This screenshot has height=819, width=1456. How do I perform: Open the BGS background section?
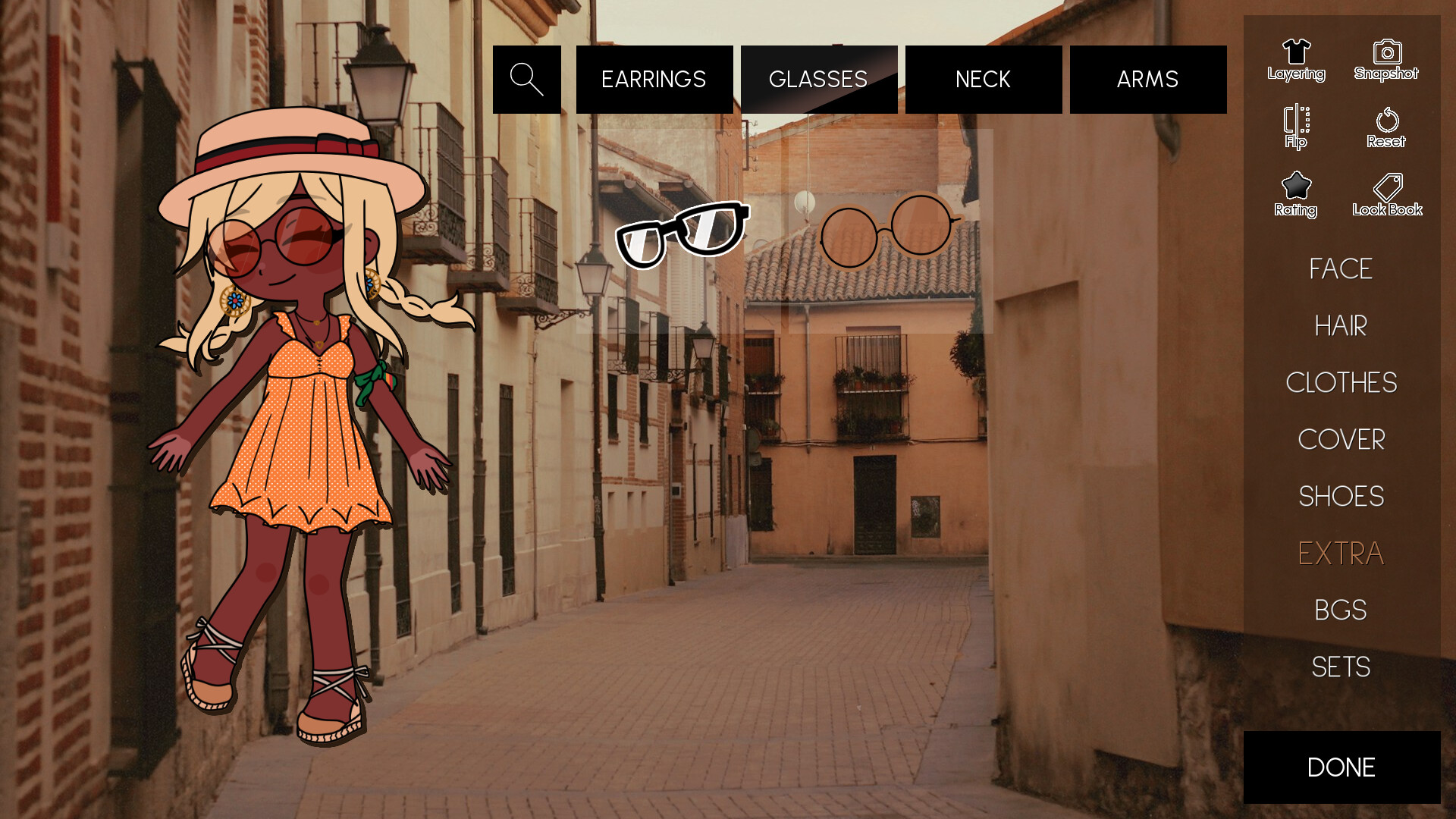click(x=1341, y=610)
